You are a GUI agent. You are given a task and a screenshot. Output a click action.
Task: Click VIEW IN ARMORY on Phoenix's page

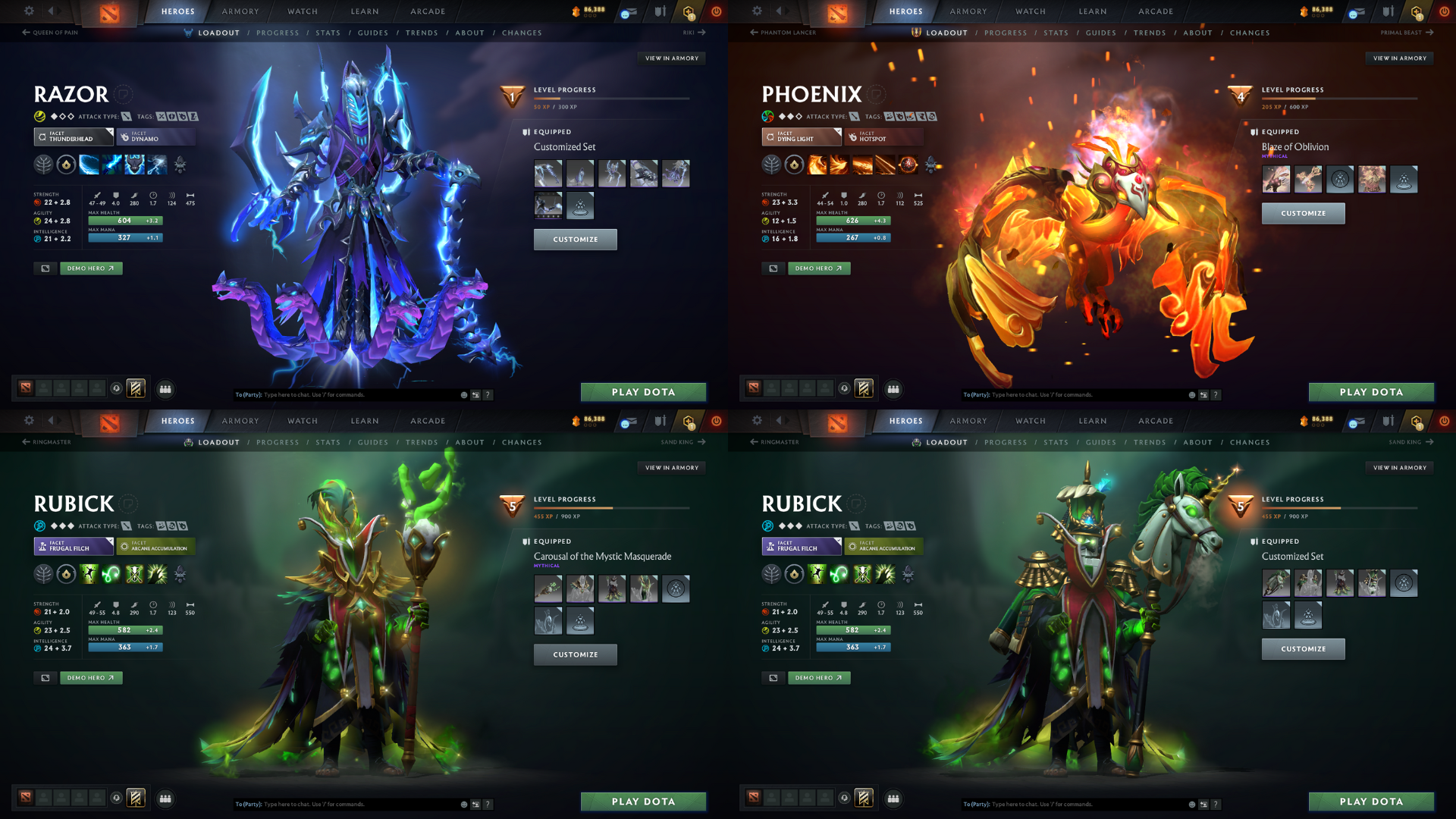point(1399,58)
